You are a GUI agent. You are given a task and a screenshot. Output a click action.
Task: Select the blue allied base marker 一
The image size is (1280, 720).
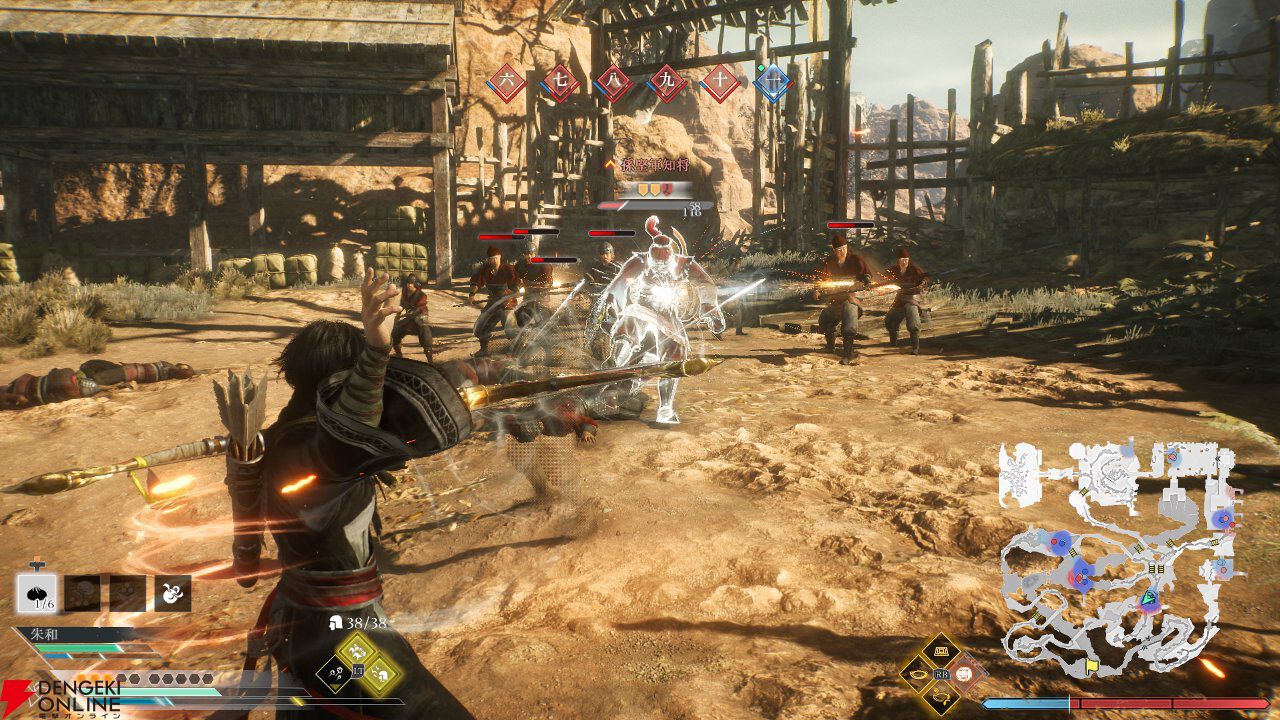pyautogui.click(x=772, y=83)
